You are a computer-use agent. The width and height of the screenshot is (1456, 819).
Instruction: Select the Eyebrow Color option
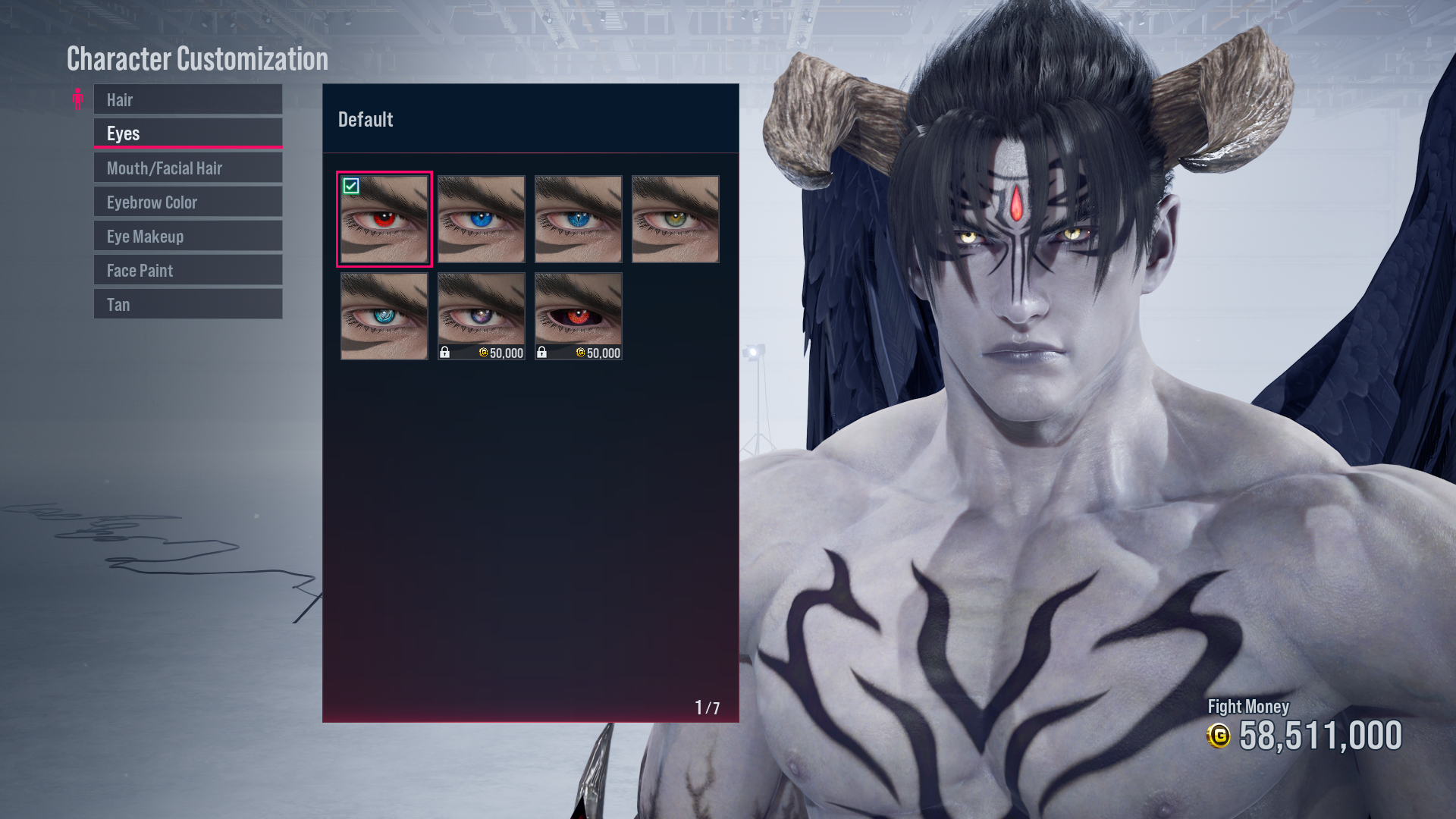pyautogui.click(x=187, y=201)
